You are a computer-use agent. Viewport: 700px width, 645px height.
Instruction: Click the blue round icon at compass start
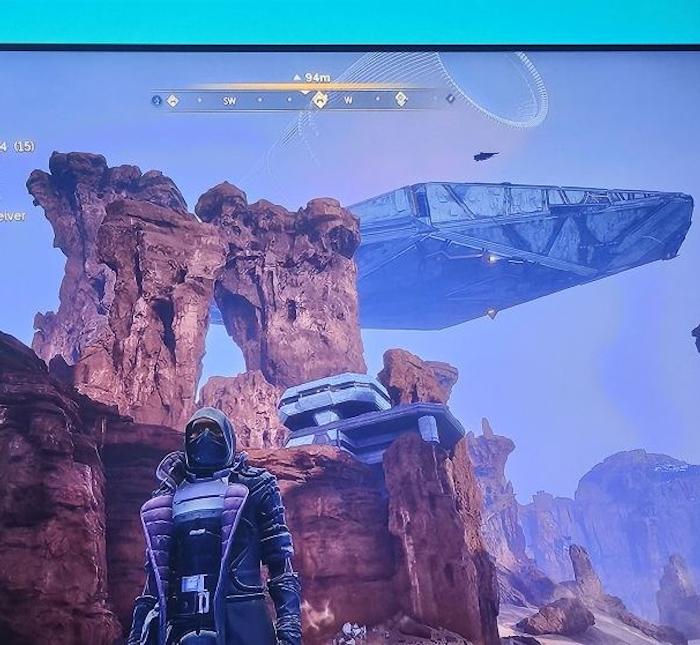pyautogui.click(x=156, y=100)
